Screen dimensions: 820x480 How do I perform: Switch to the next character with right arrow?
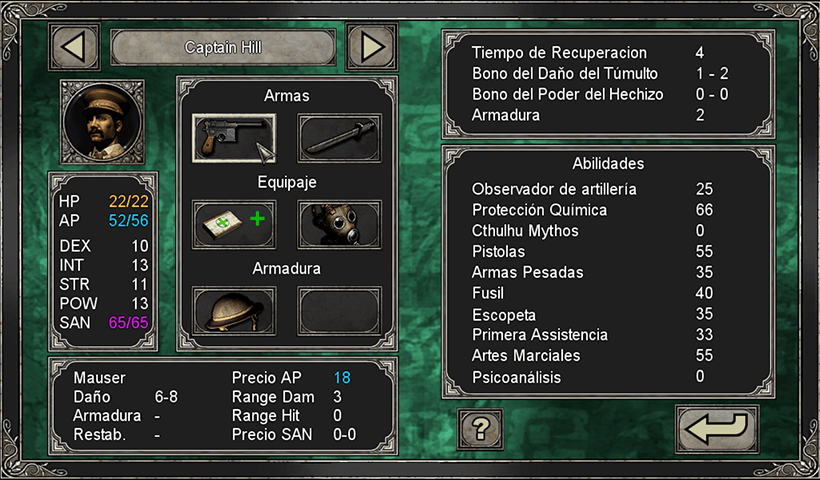(x=371, y=46)
